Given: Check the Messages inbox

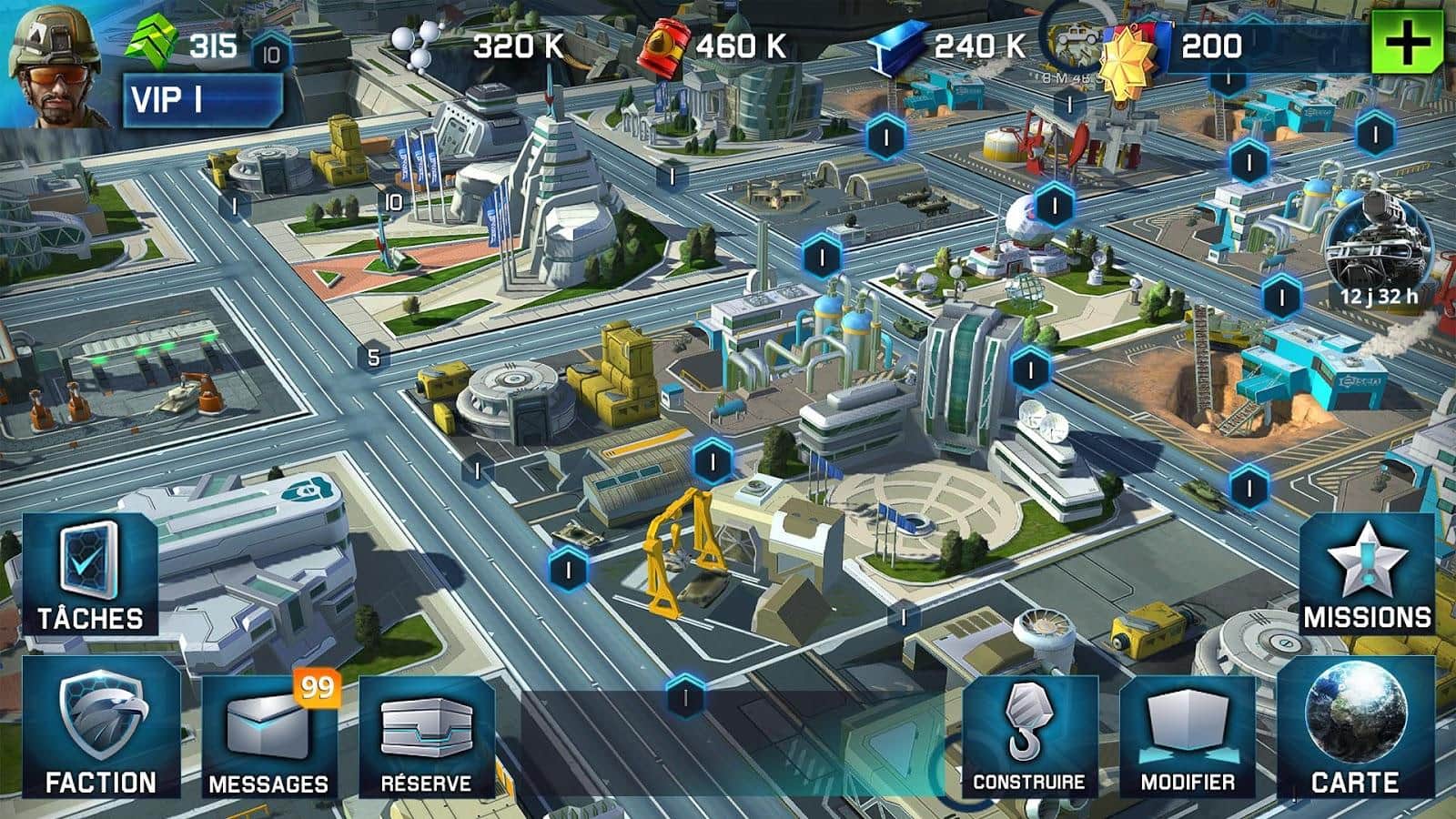Looking at the screenshot, I should coord(268,737).
